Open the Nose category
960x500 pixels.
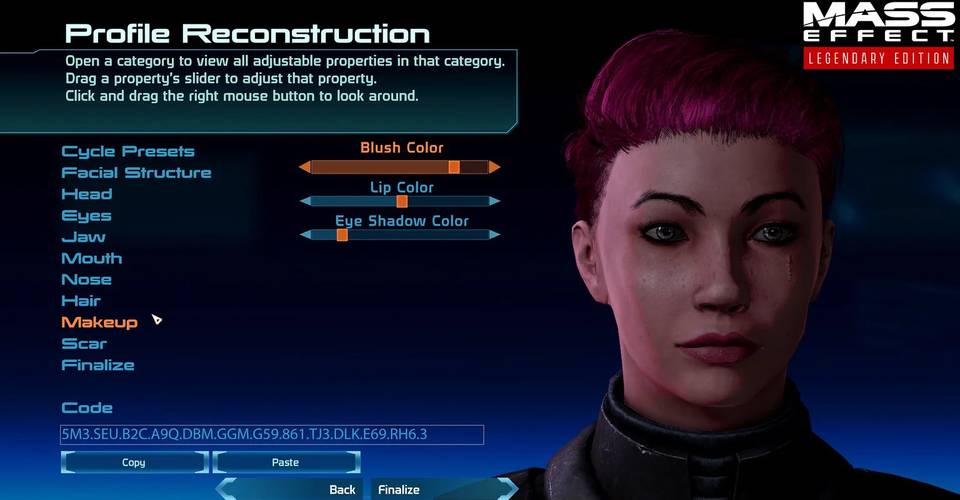point(86,280)
